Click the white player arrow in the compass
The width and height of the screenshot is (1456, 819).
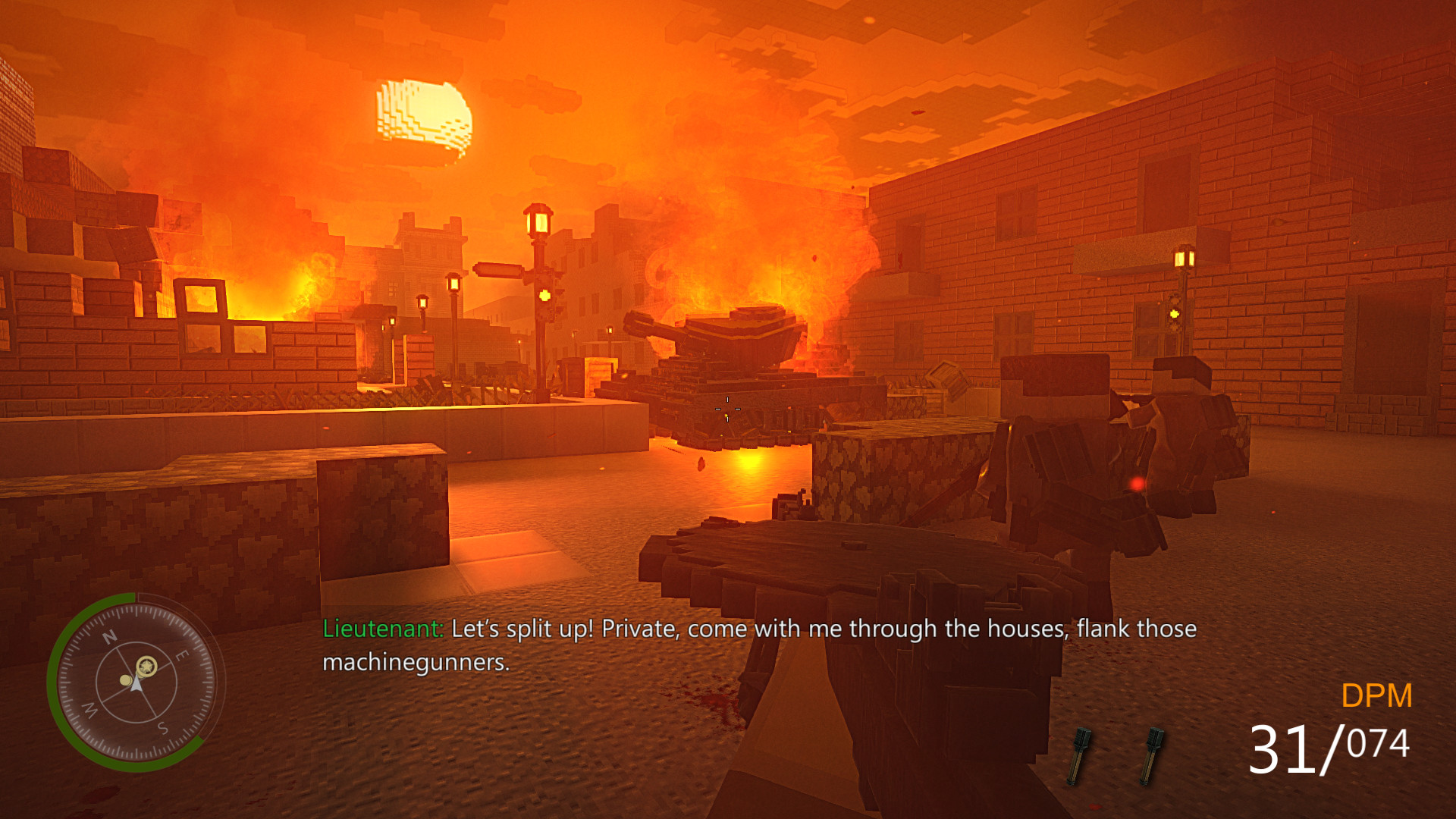click(136, 686)
